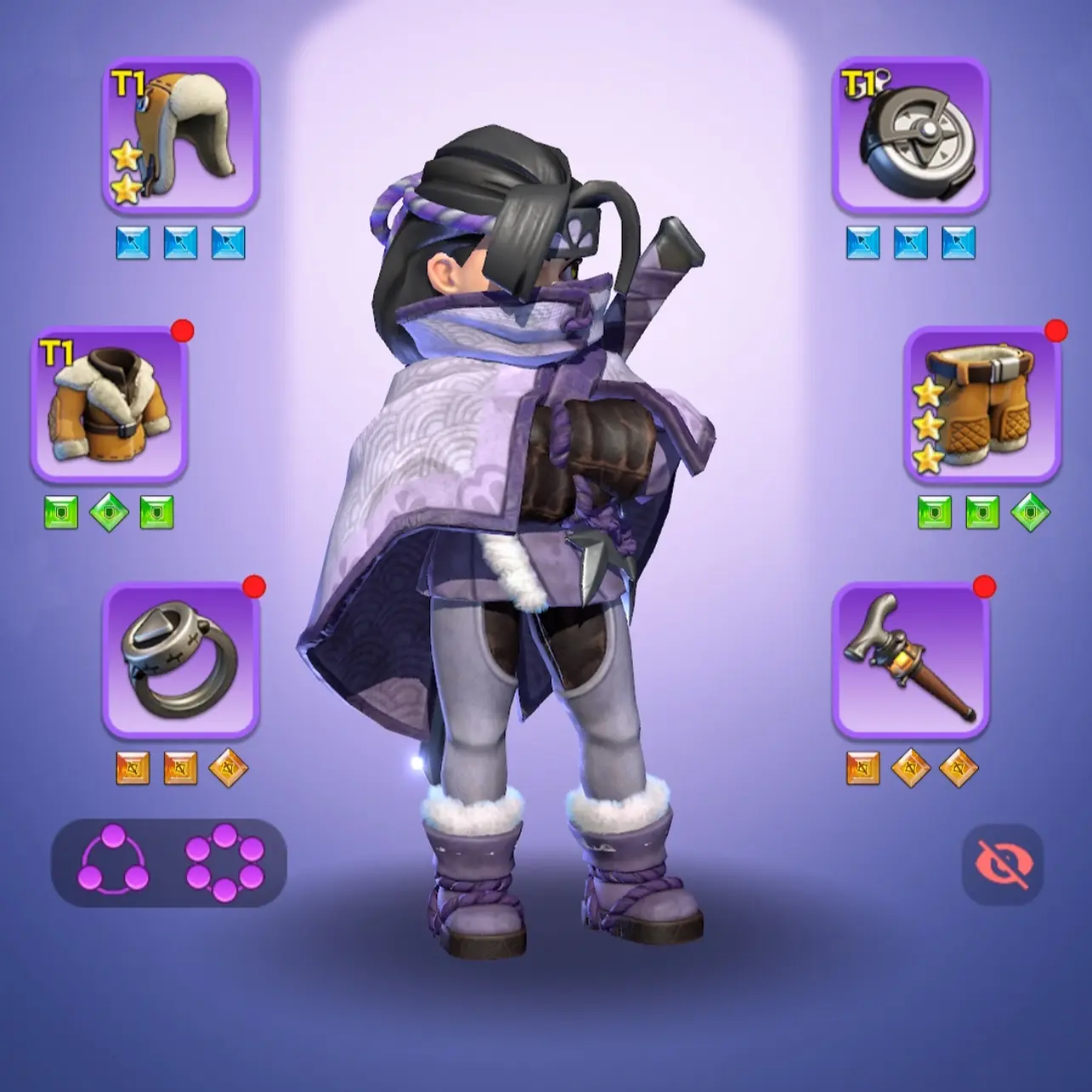Tap the orange diamond gem under the ring

[x=228, y=768]
